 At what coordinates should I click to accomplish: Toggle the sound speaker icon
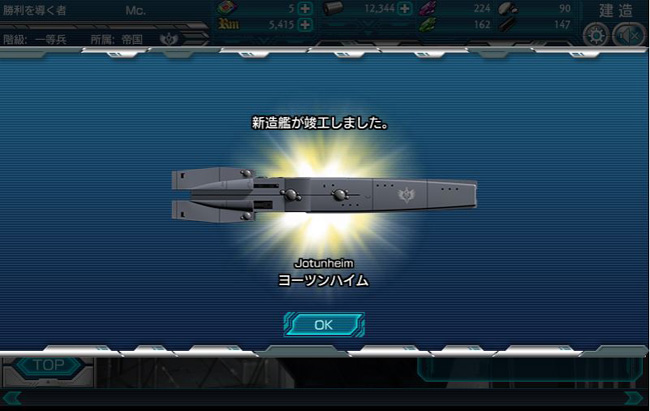pos(627,35)
